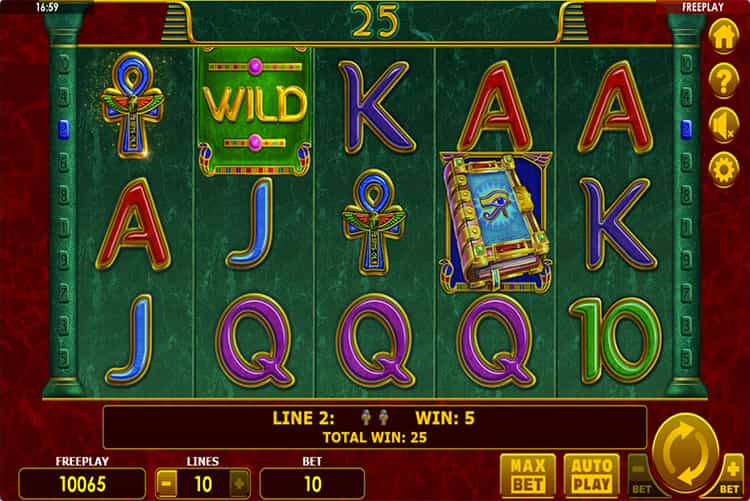Decrease the number of lines
This screenshot has height=501, width=750.
coord(167,483)
